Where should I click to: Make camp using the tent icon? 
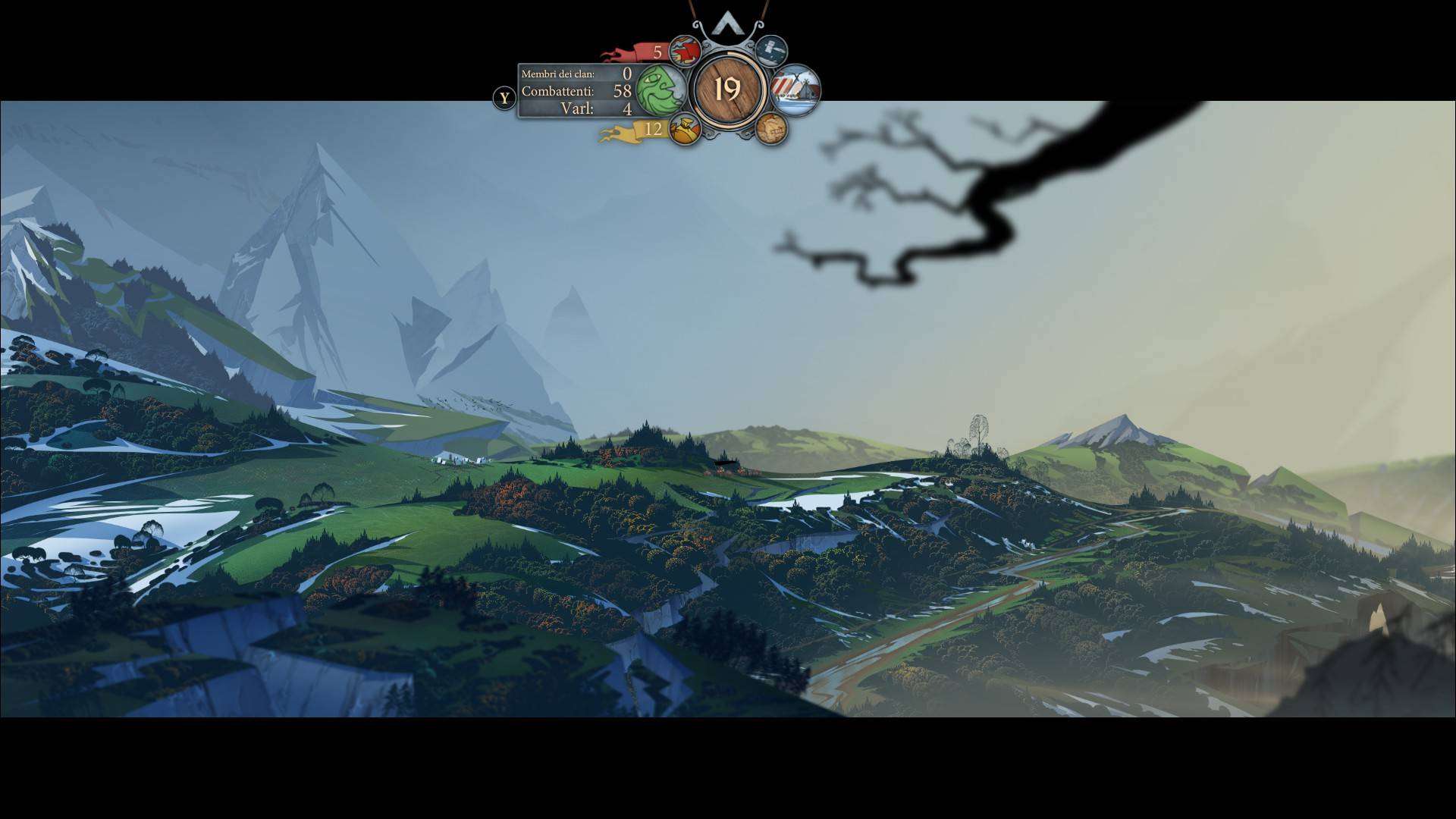pos(796,90)
